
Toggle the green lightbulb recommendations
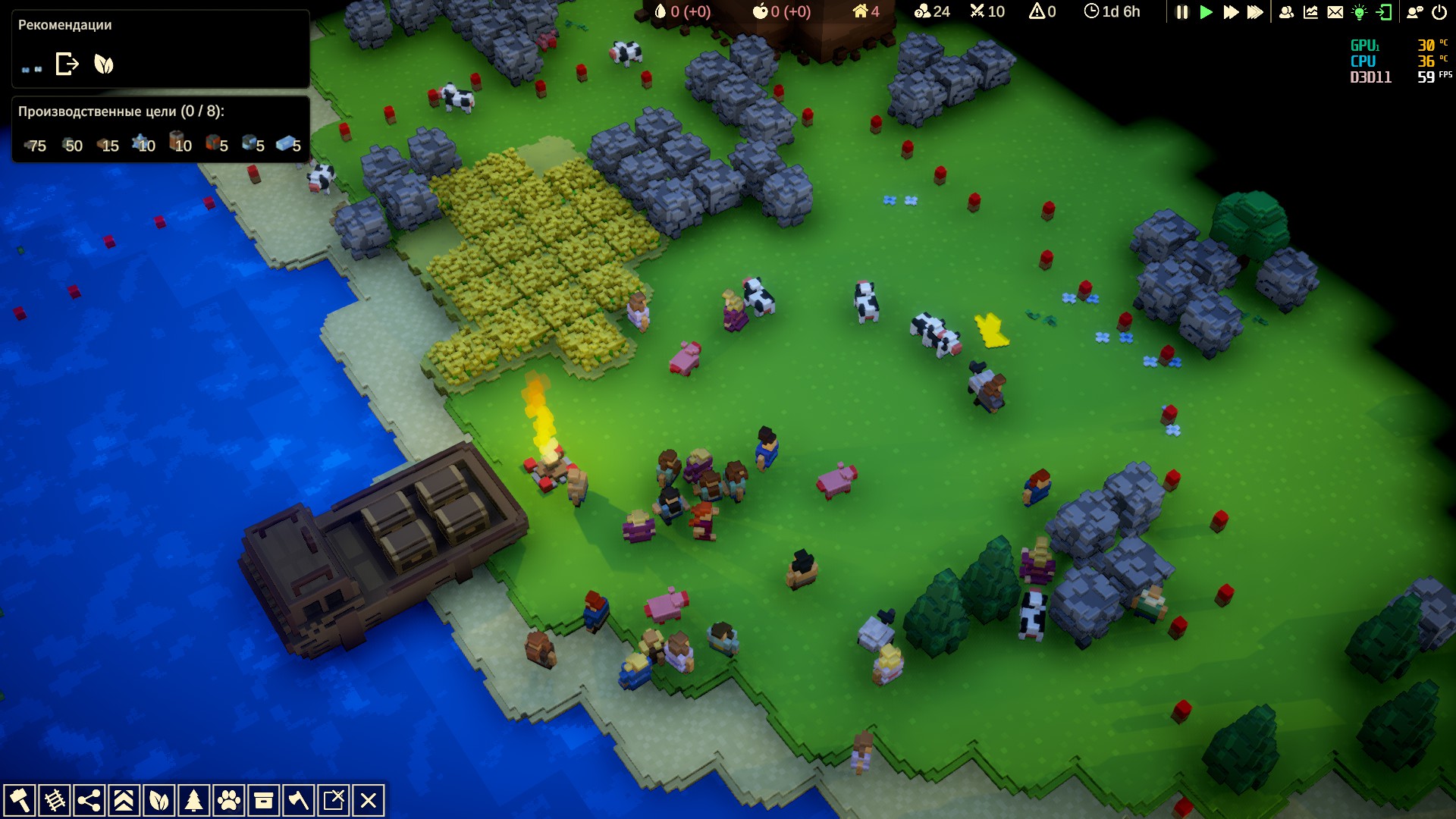(x=1359, y=12)
